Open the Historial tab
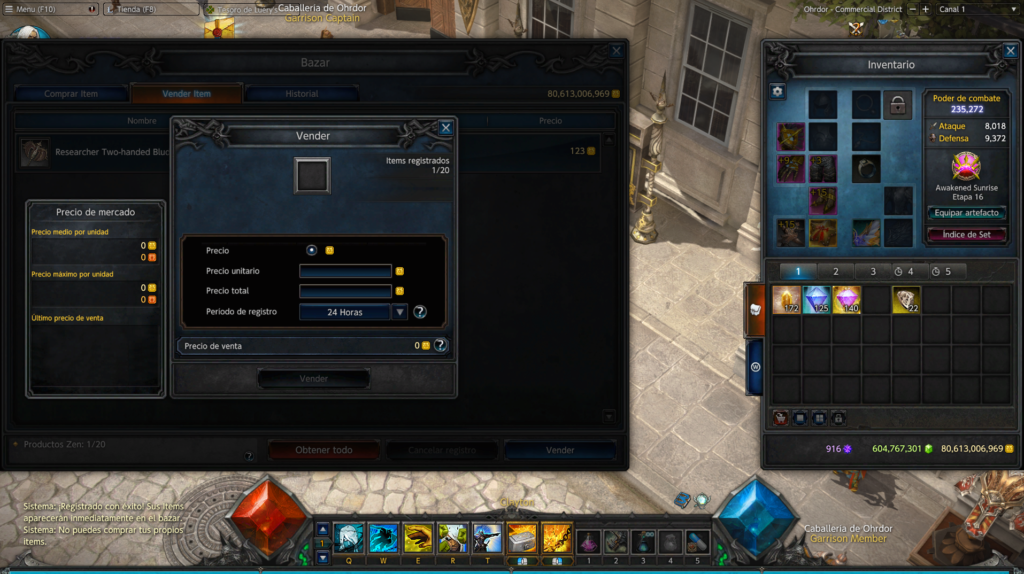The image size is (1024, 574). coord(301,94)
